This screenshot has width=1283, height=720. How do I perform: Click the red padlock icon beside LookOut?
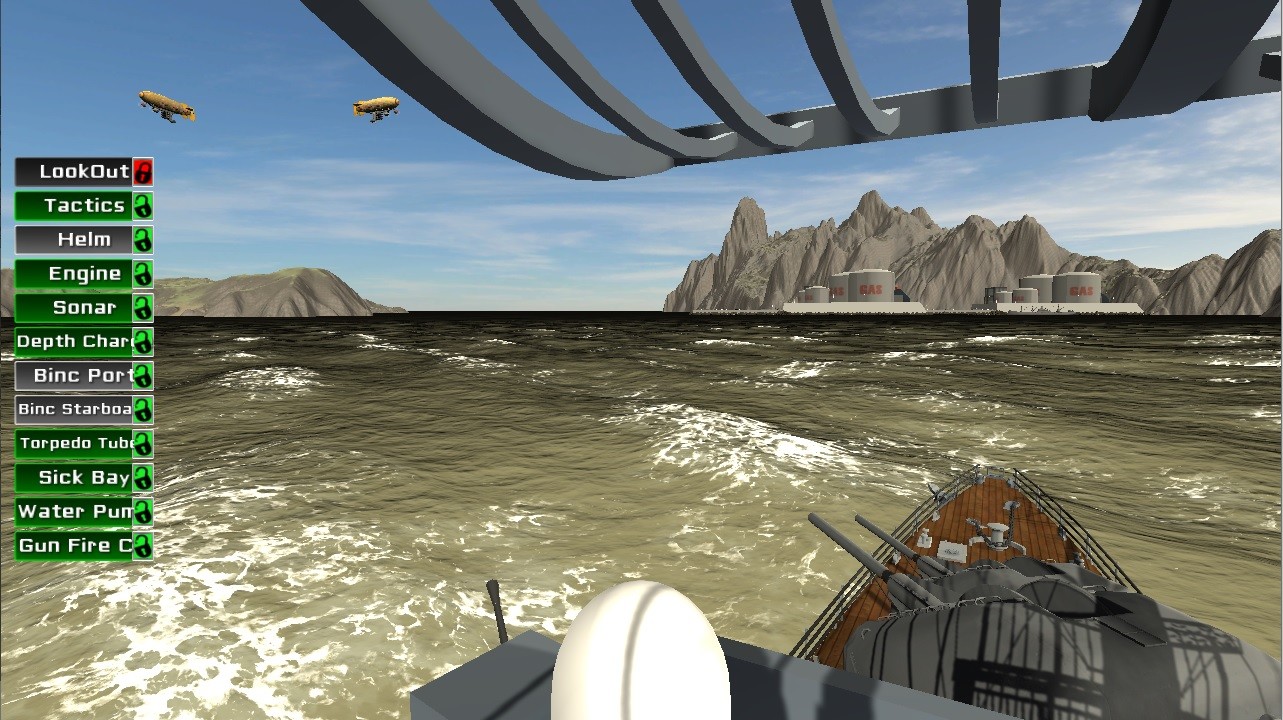(143, 171)
